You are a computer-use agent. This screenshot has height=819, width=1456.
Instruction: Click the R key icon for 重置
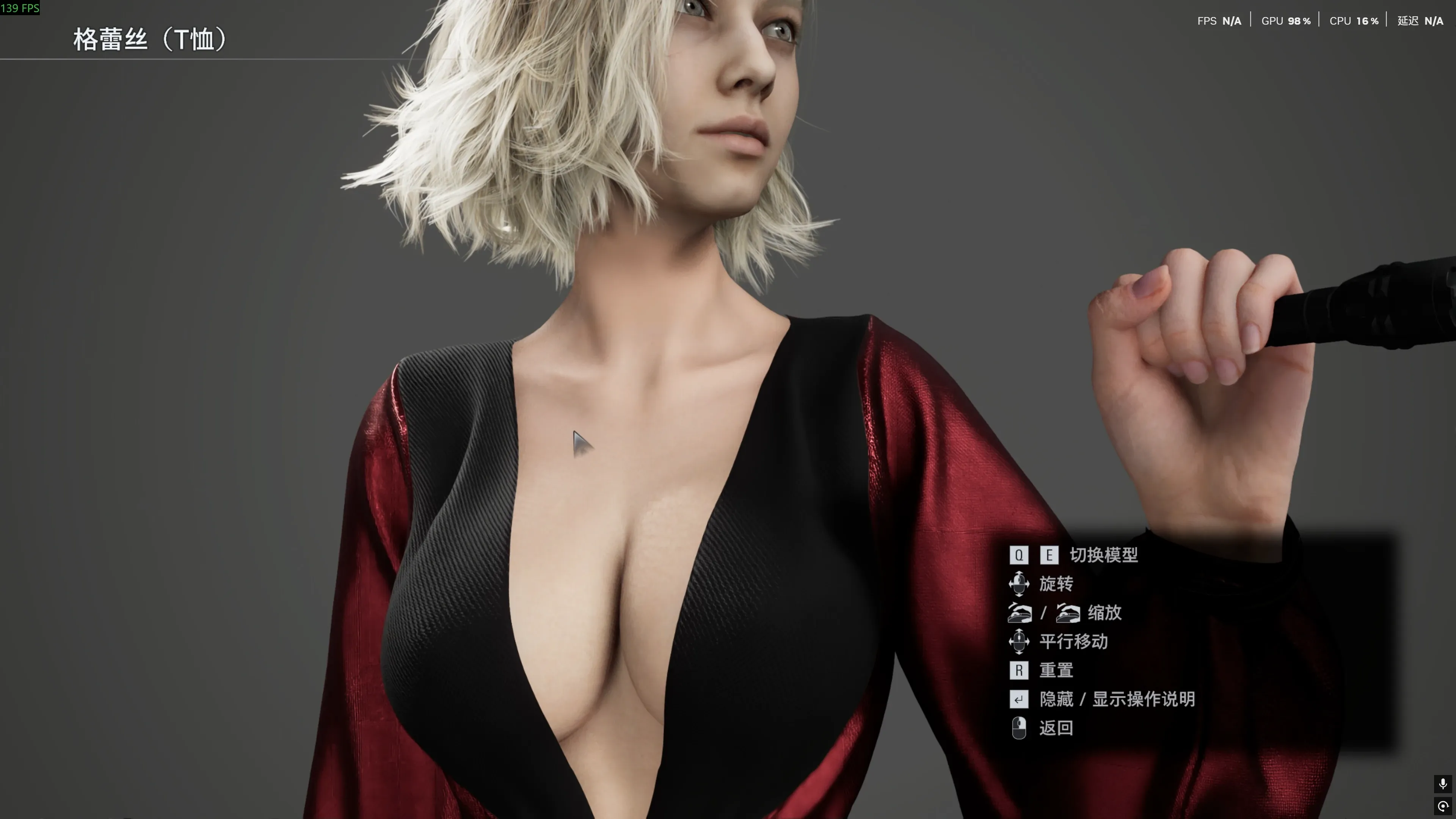point(1019,671)
